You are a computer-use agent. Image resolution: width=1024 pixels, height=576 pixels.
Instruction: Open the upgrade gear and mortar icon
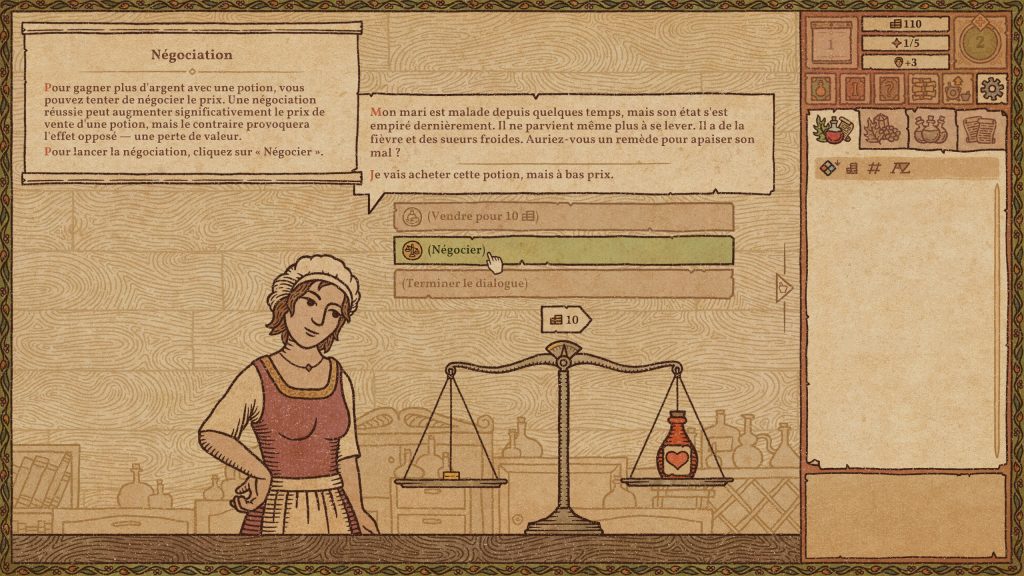point(955,88)
